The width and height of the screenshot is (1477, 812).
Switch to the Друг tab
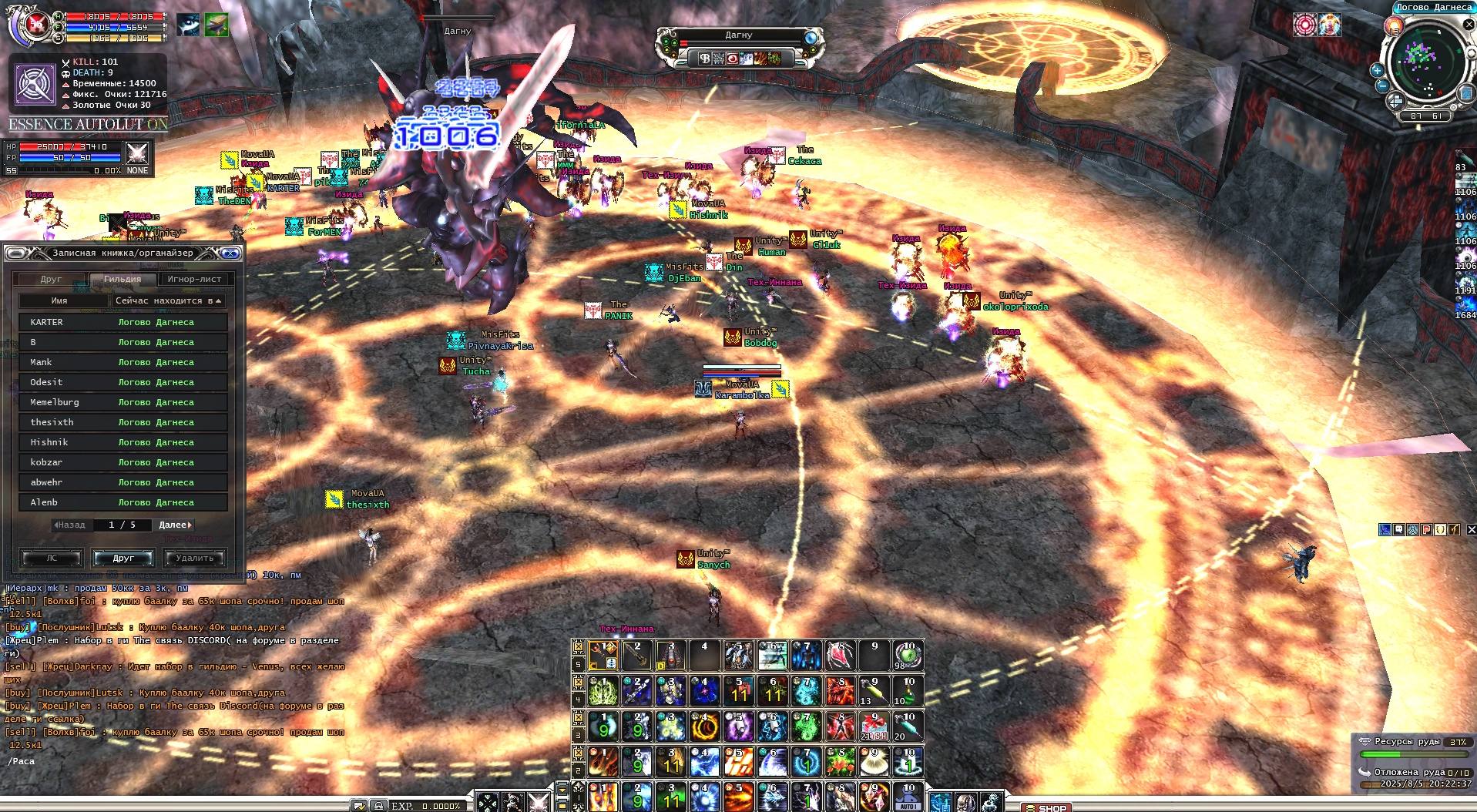51,279
